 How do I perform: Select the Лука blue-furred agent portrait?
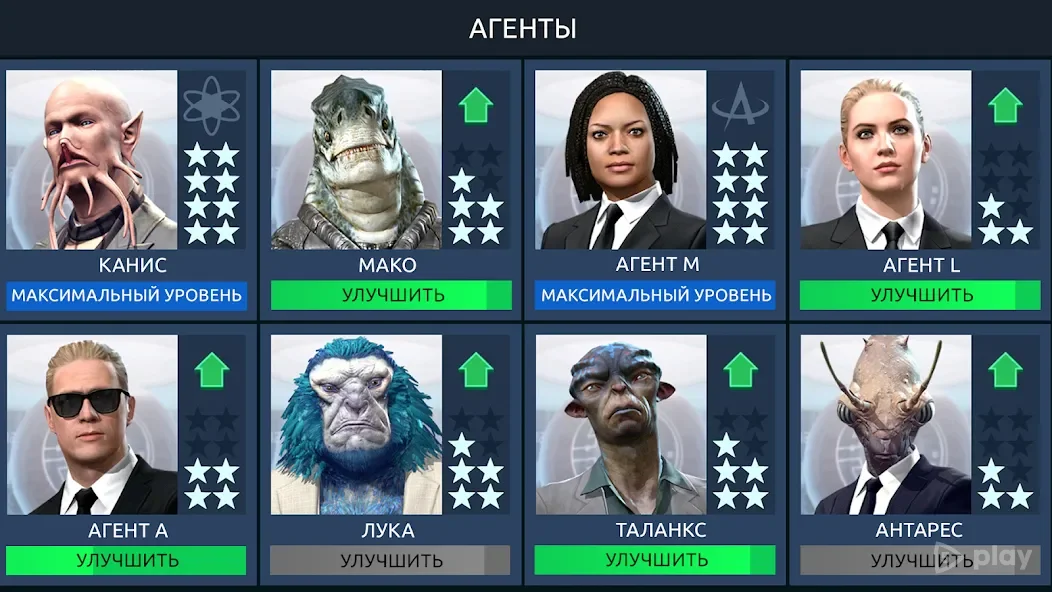point(356,425)
